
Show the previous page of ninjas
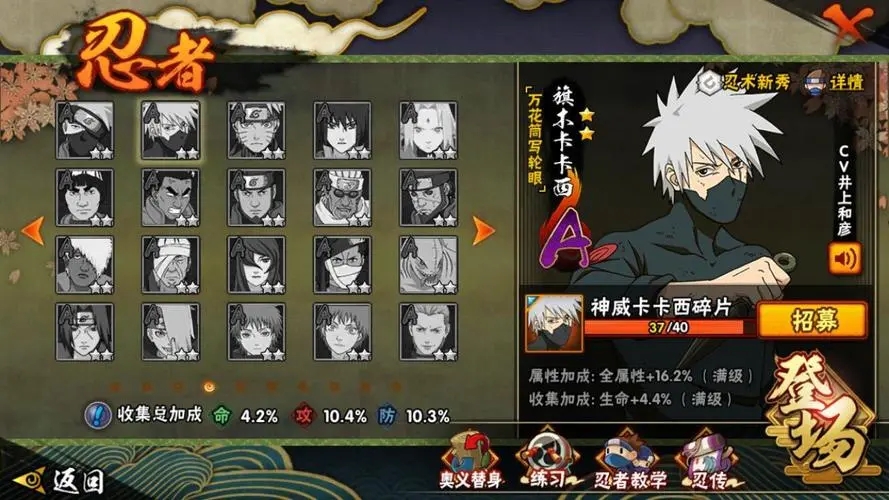33,230
